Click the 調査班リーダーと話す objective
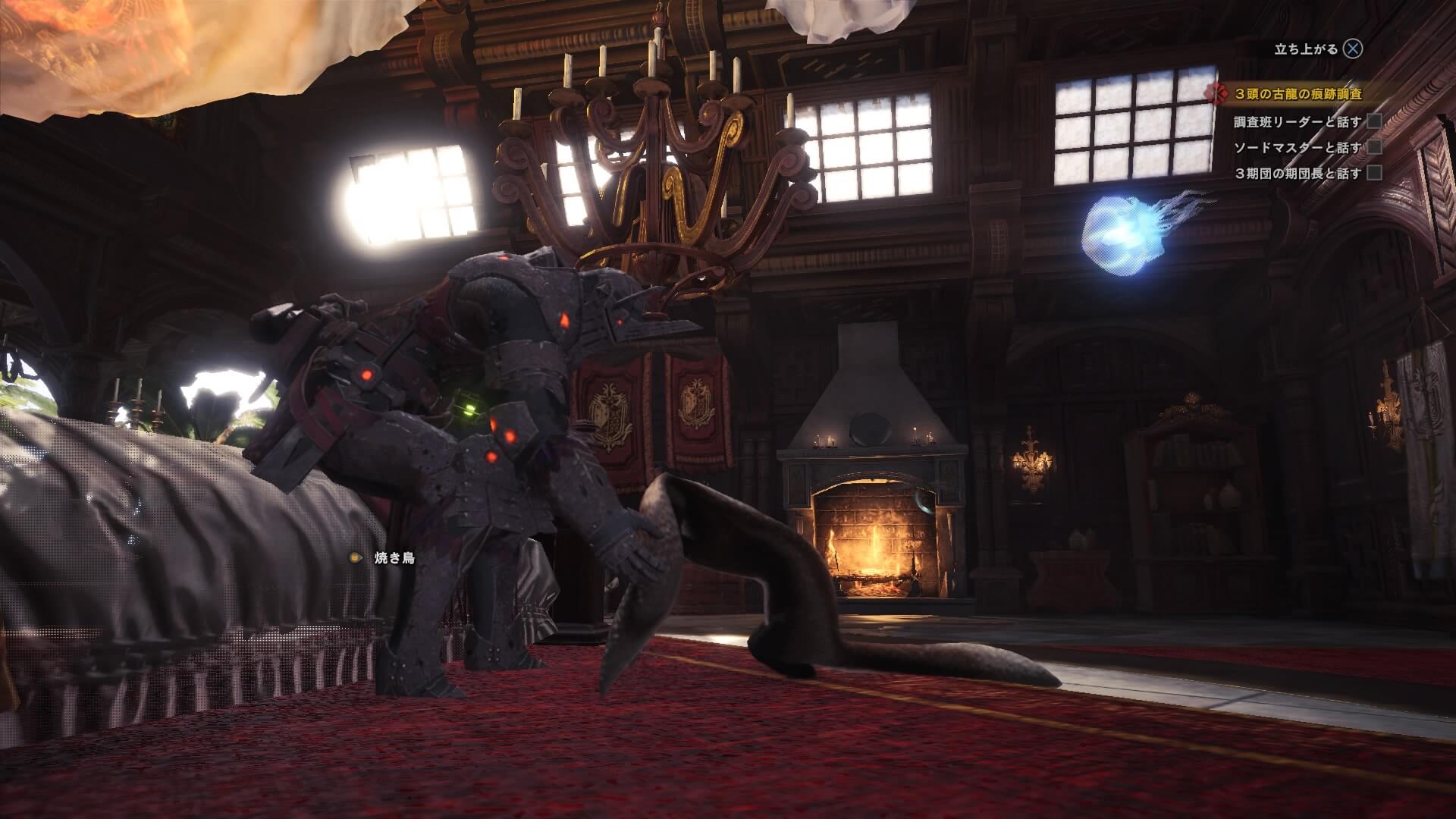1456x819 pixels. click(x=1298, y=121)
